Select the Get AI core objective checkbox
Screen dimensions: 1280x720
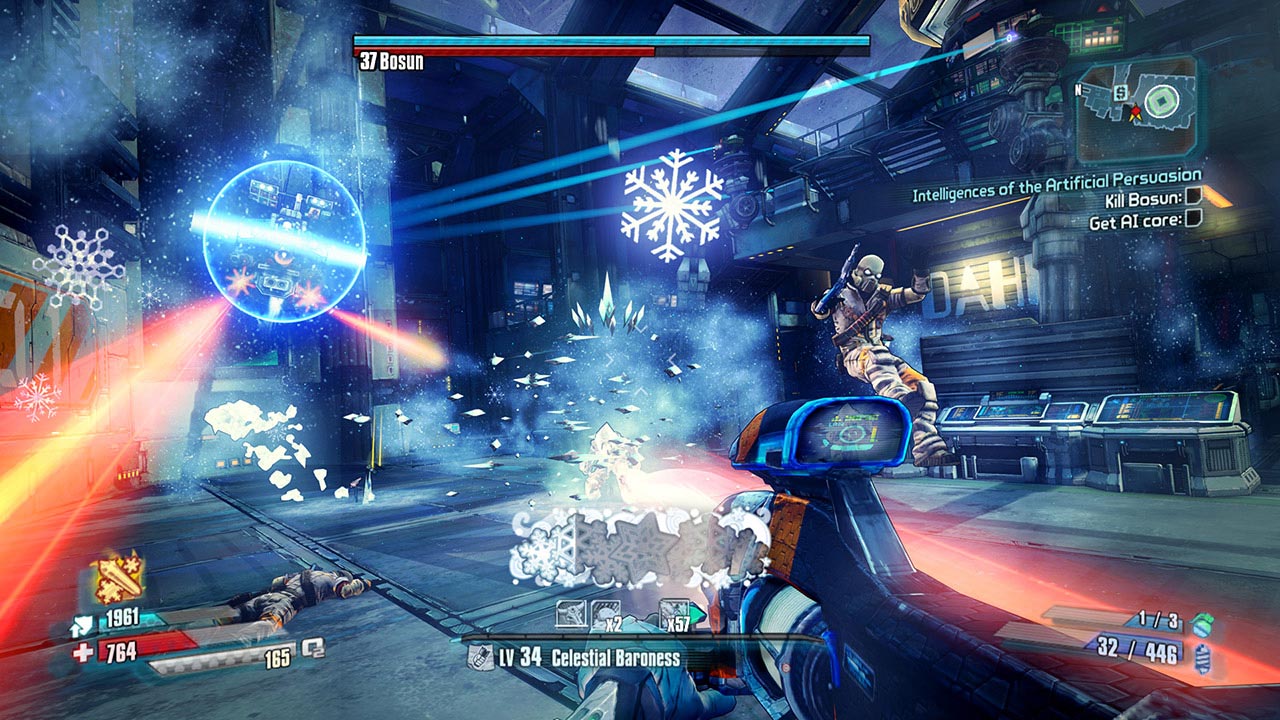point(1194,221)
